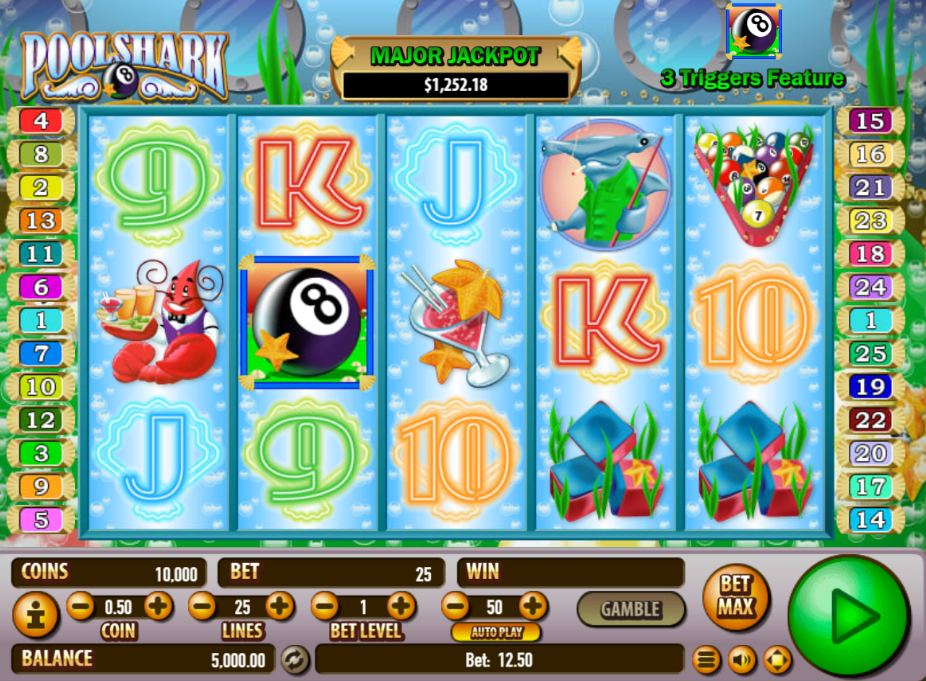Viewport: 926px width, 681px height.
Task: Add more paylines
Action: tap(280, 606)
